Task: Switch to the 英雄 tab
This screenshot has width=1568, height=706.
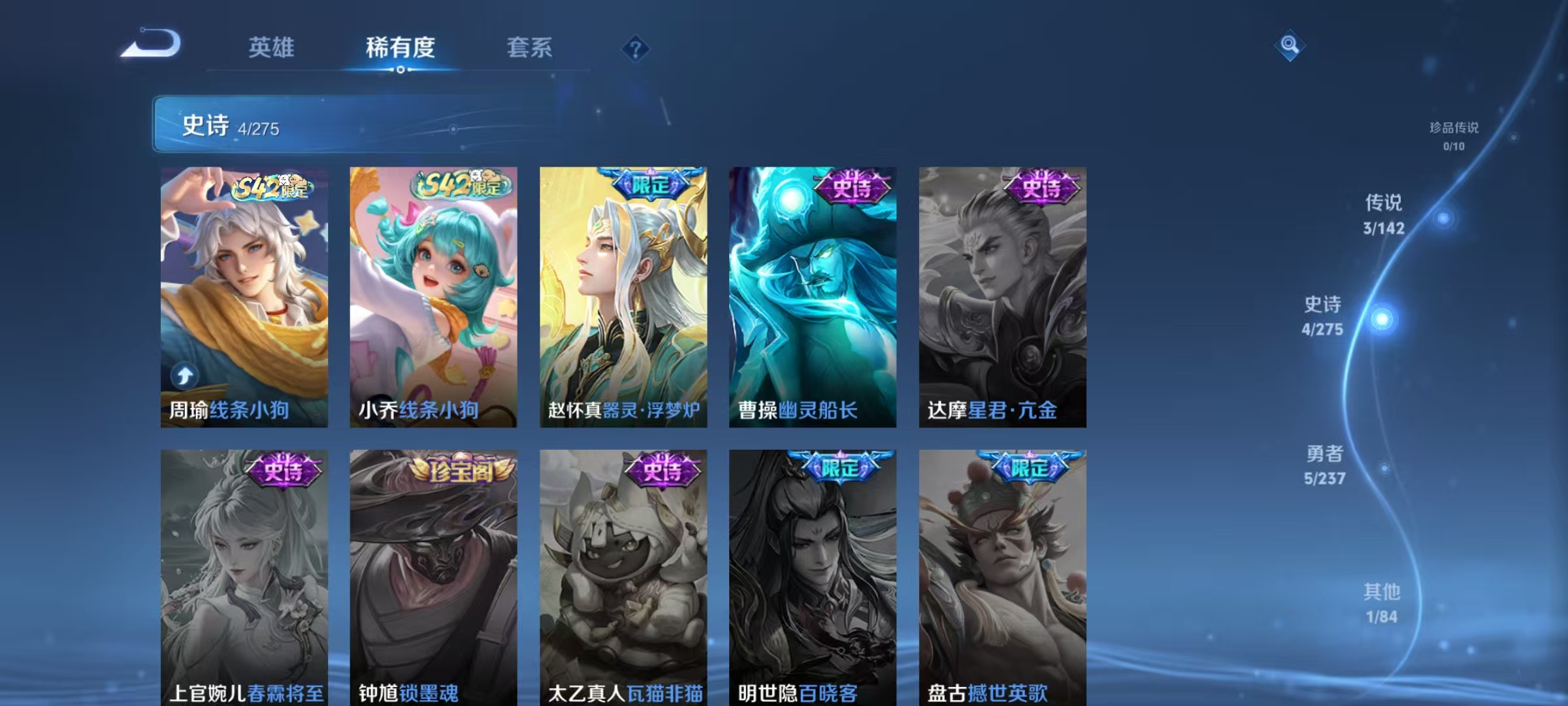Action: click(x=272, y=47)
